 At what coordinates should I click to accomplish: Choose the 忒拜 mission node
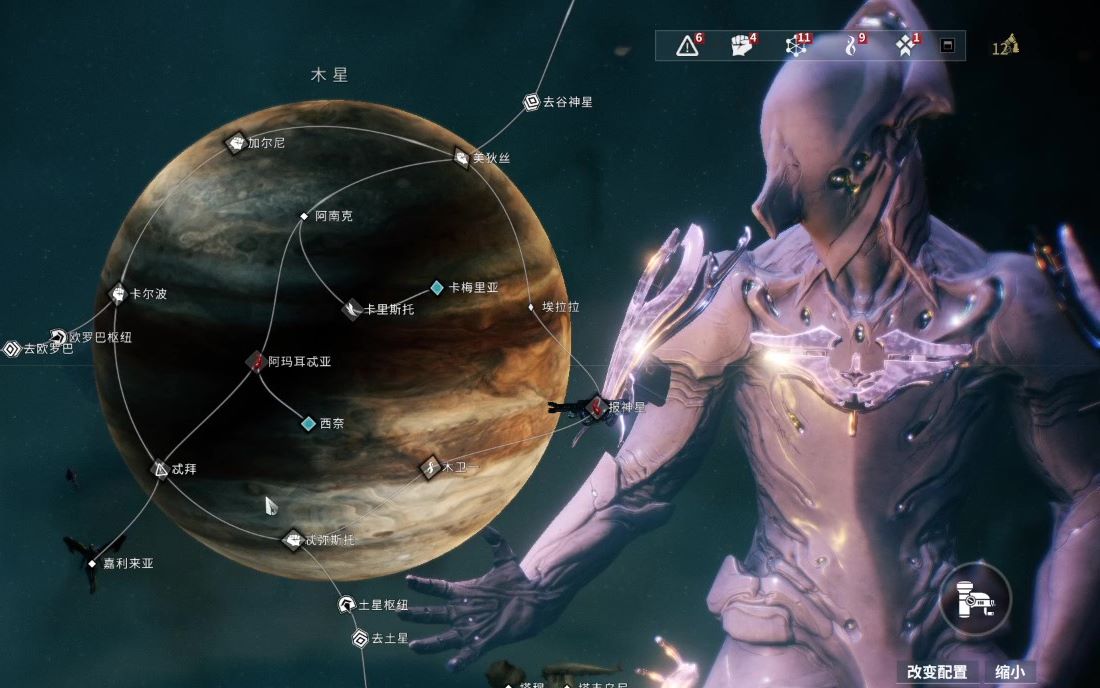point(160,468)
